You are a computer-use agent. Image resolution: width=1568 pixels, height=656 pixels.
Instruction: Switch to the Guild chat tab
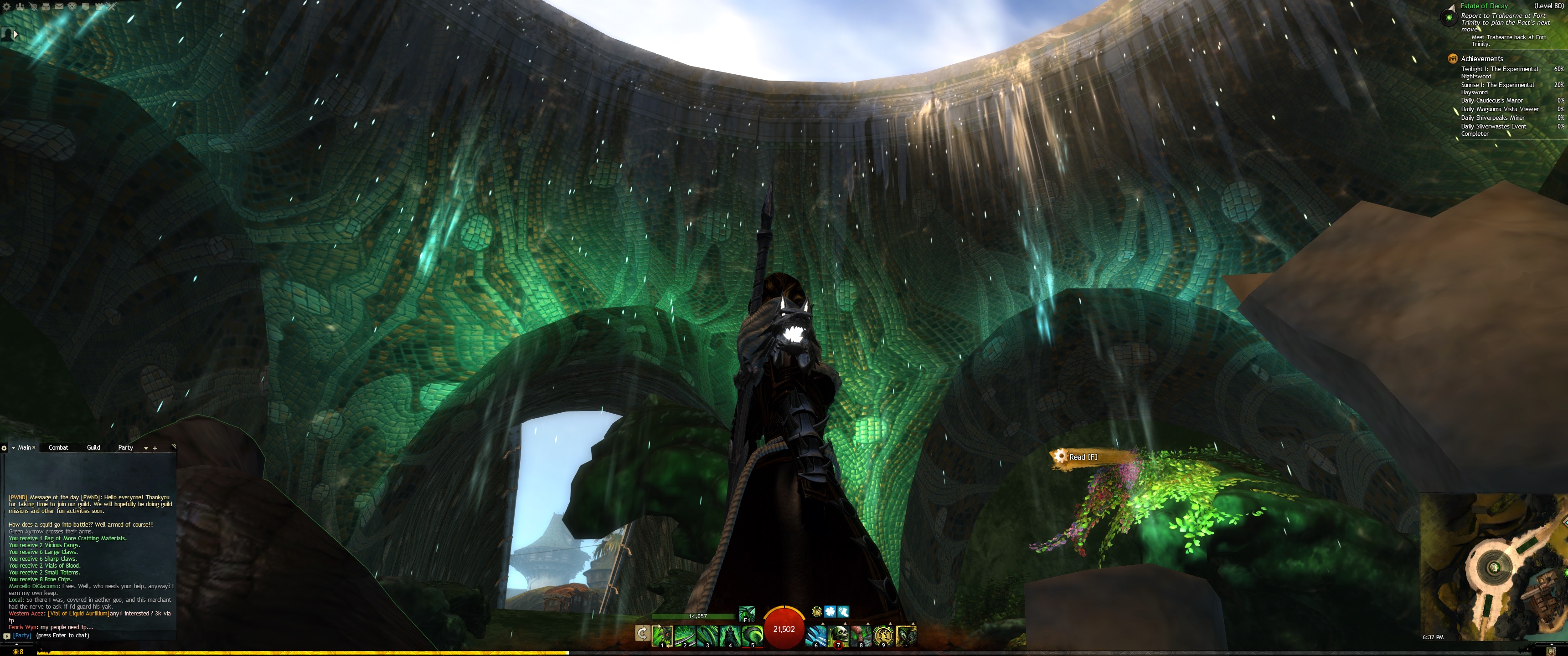coord(93,447)
